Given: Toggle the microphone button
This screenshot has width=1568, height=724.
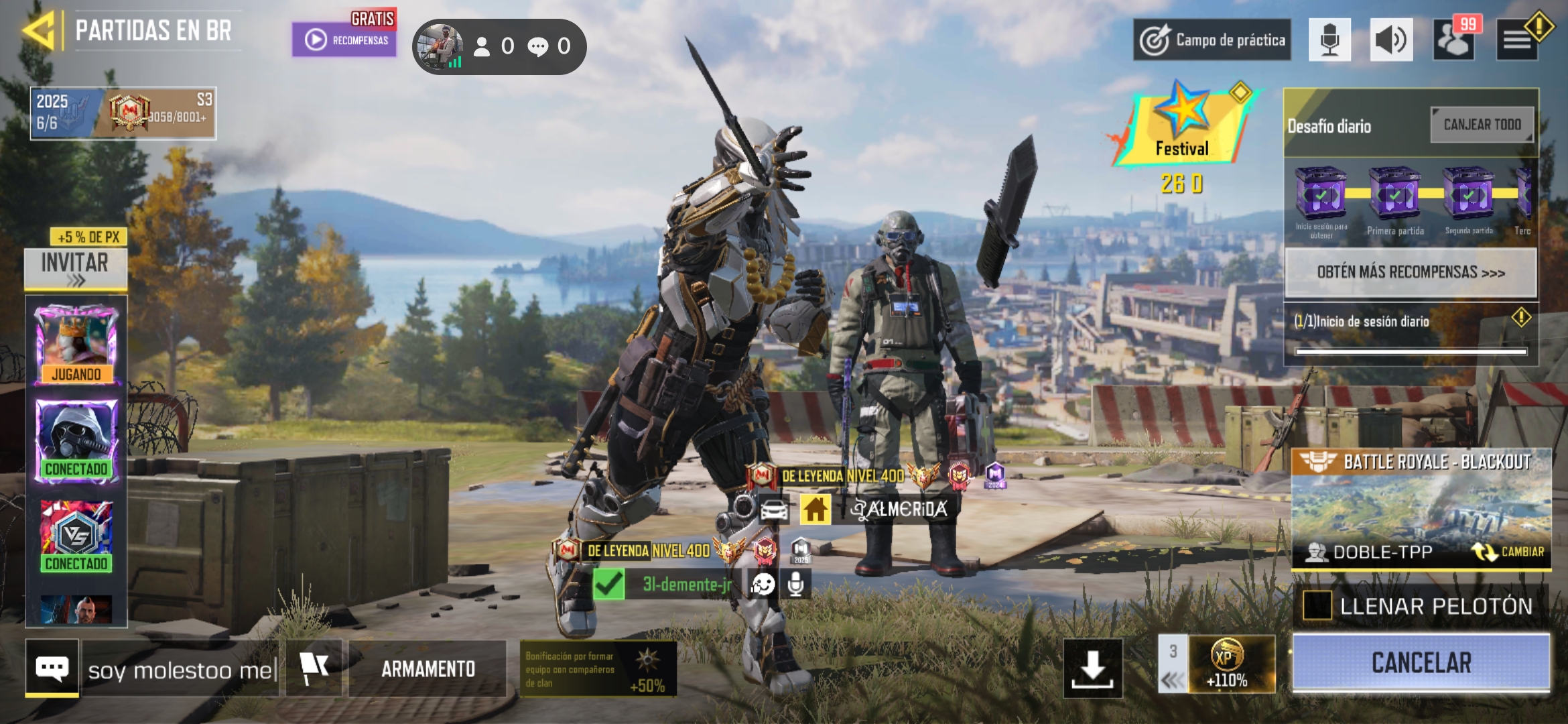Looking at the screenshot, I should click(1329, 40).
